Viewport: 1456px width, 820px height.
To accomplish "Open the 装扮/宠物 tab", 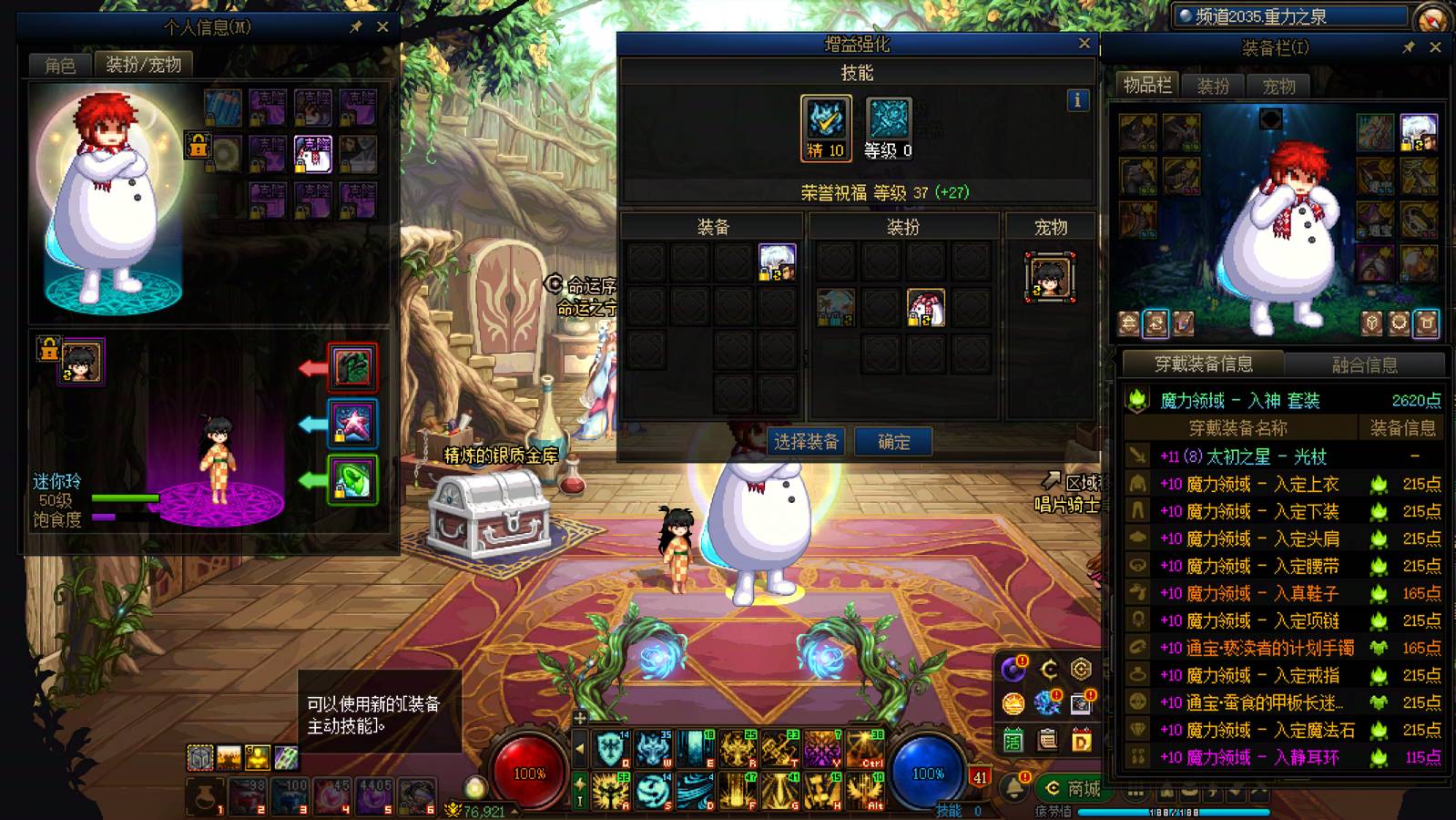I will (x=143, y=65).
